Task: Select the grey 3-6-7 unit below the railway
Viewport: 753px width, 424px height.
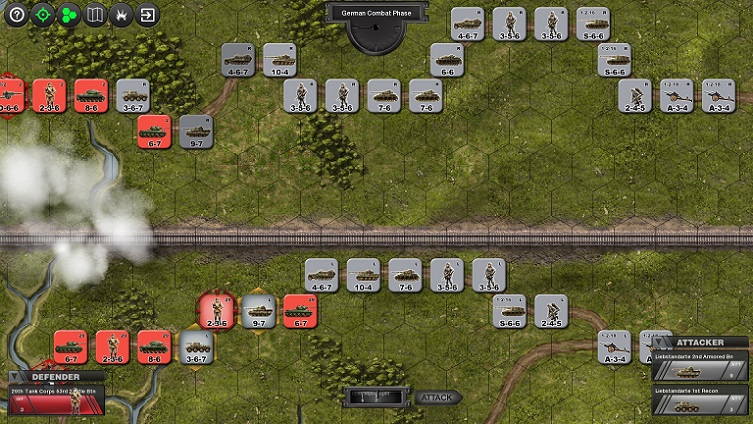Action: click(196, 346)
